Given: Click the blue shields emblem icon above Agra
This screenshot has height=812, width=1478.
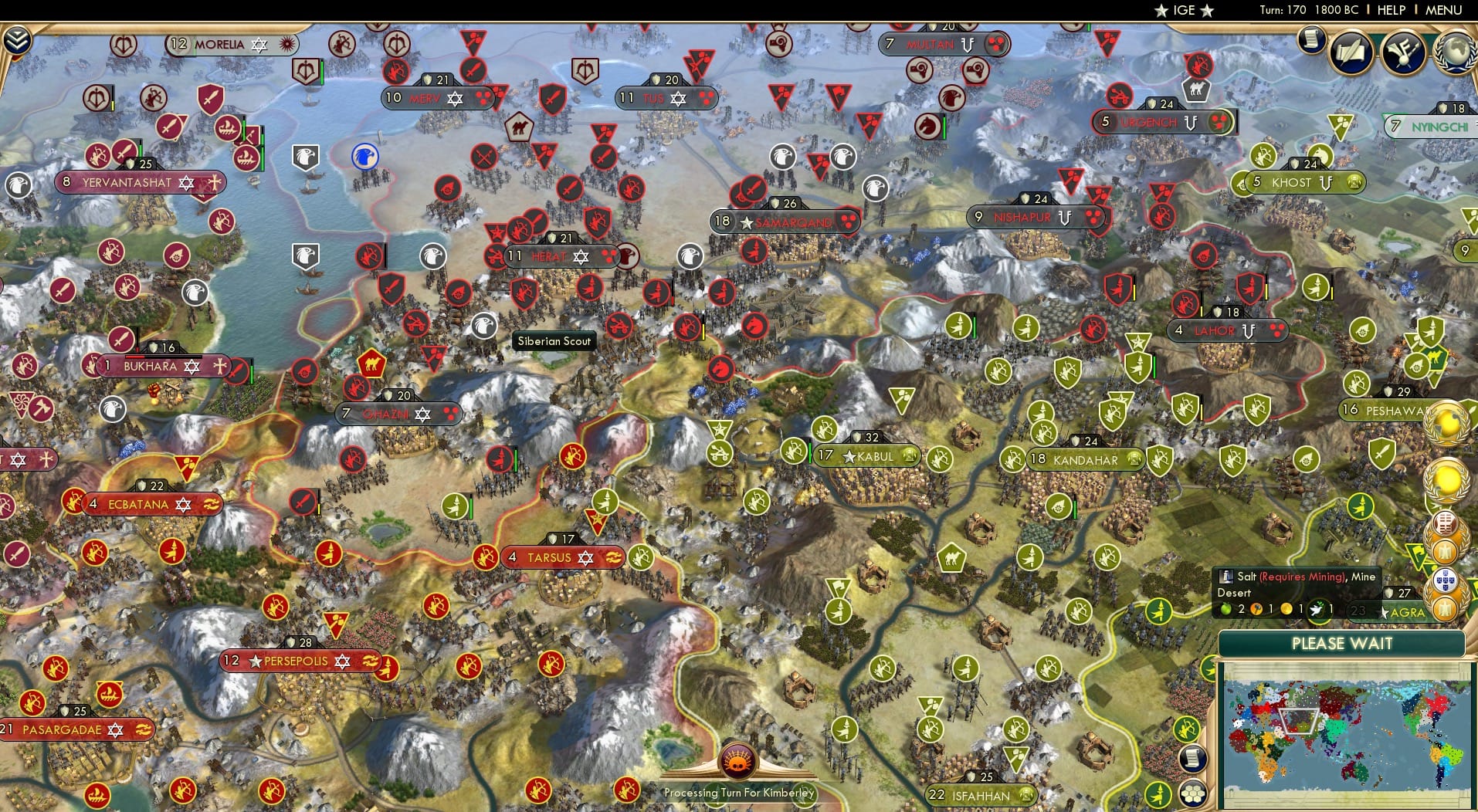Looking at the screenshot, I should [x=1446, y=580].
